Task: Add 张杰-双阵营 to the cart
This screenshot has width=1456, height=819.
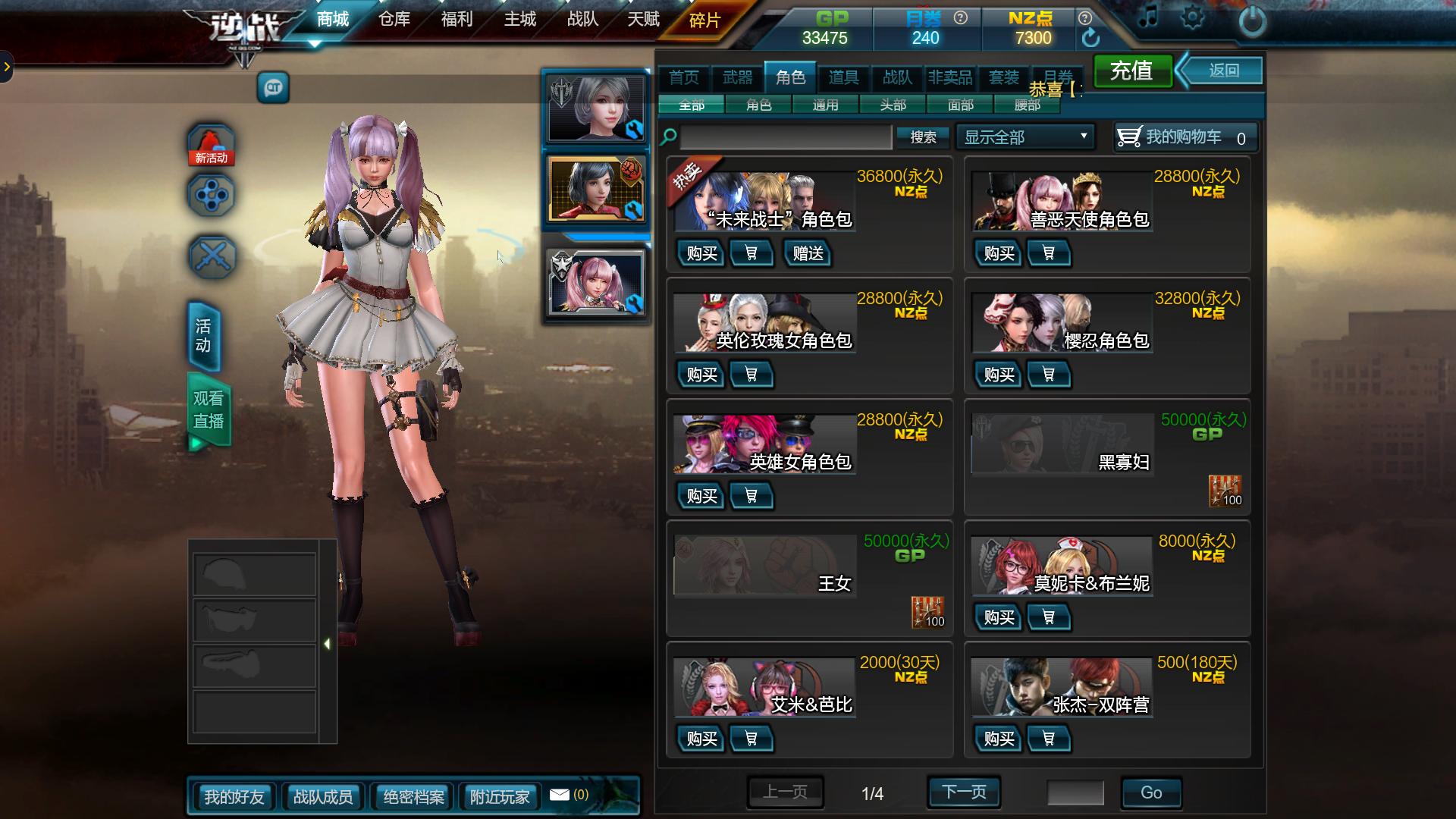Action: (1048, 739)
